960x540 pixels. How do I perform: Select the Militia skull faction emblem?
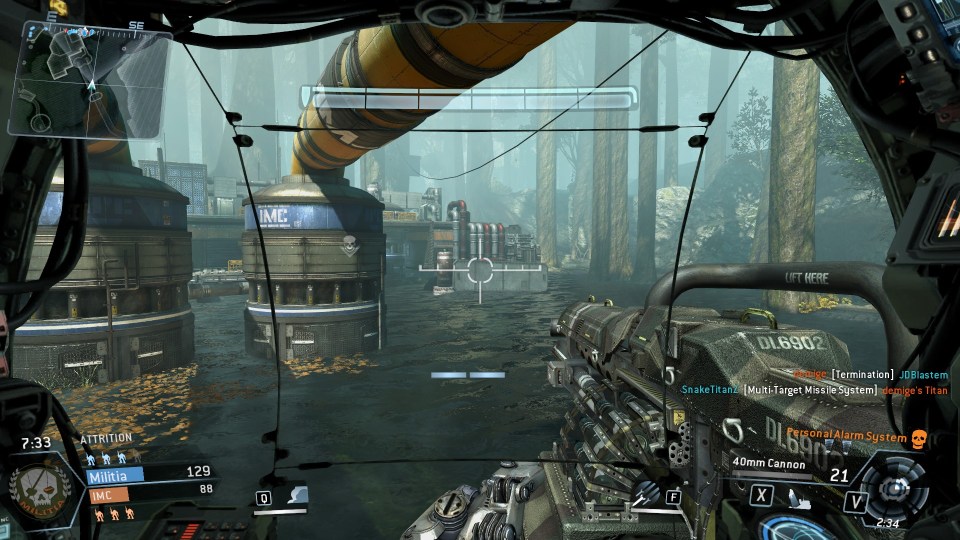coord(40,489)
